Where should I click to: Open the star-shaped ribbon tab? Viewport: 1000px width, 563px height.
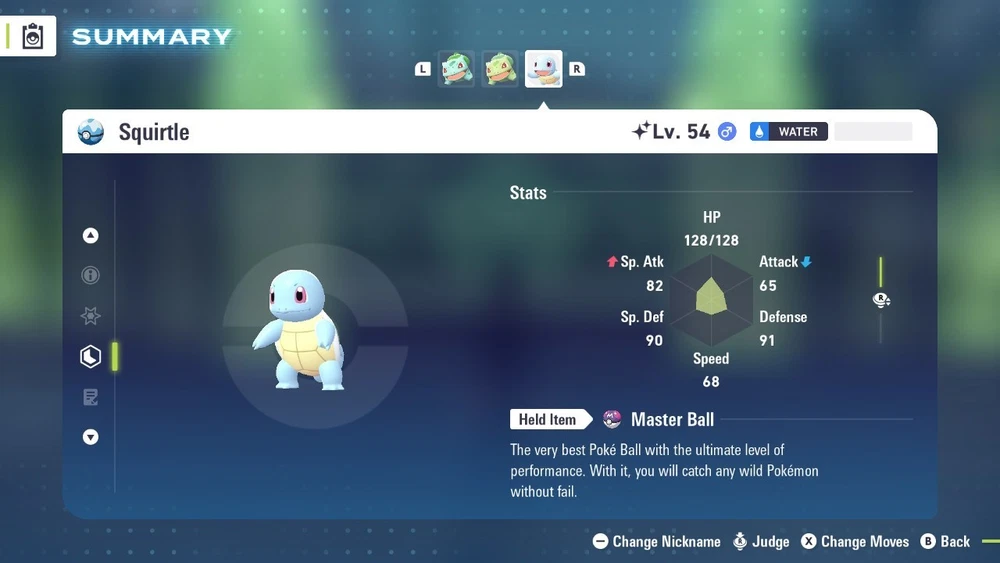(91, 316)
